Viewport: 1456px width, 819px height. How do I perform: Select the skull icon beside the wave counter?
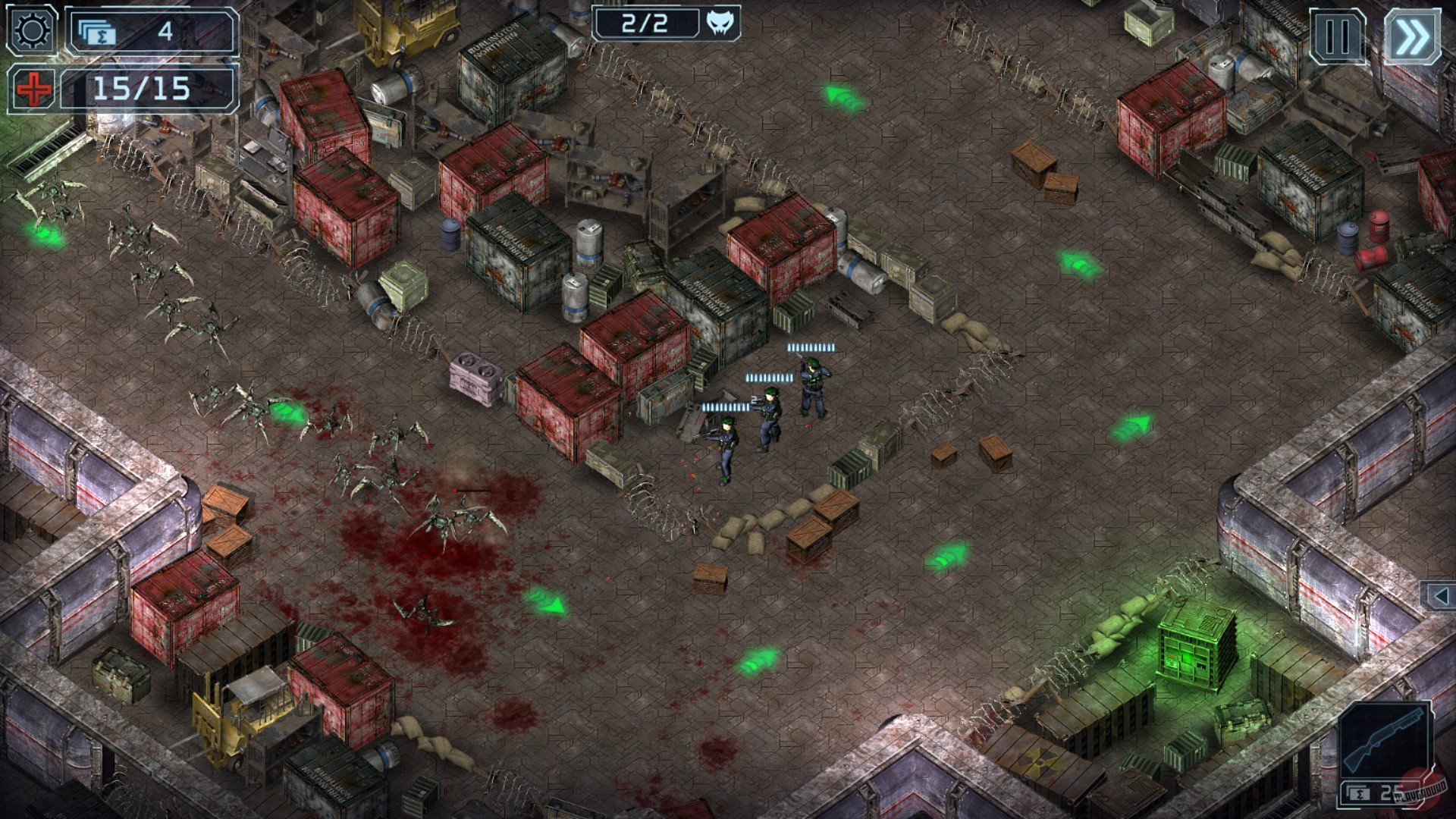click(x=719, y=24)
